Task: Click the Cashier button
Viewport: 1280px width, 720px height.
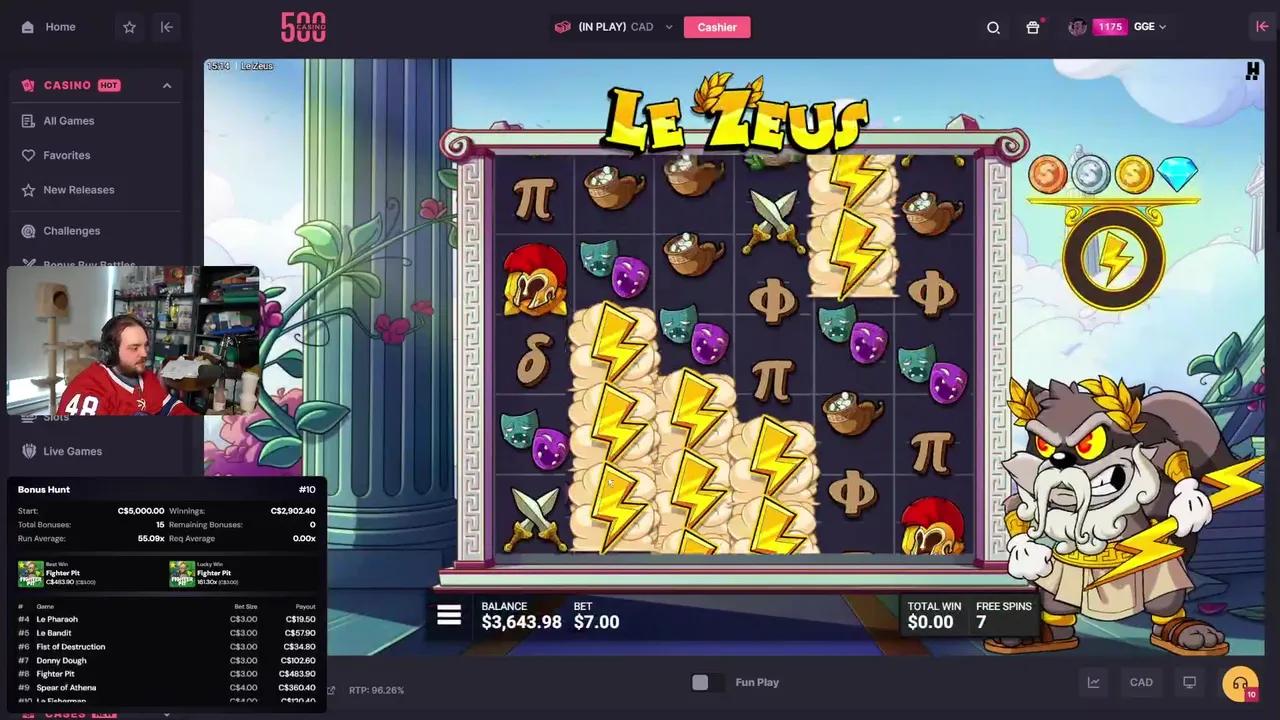Action: 717,27
